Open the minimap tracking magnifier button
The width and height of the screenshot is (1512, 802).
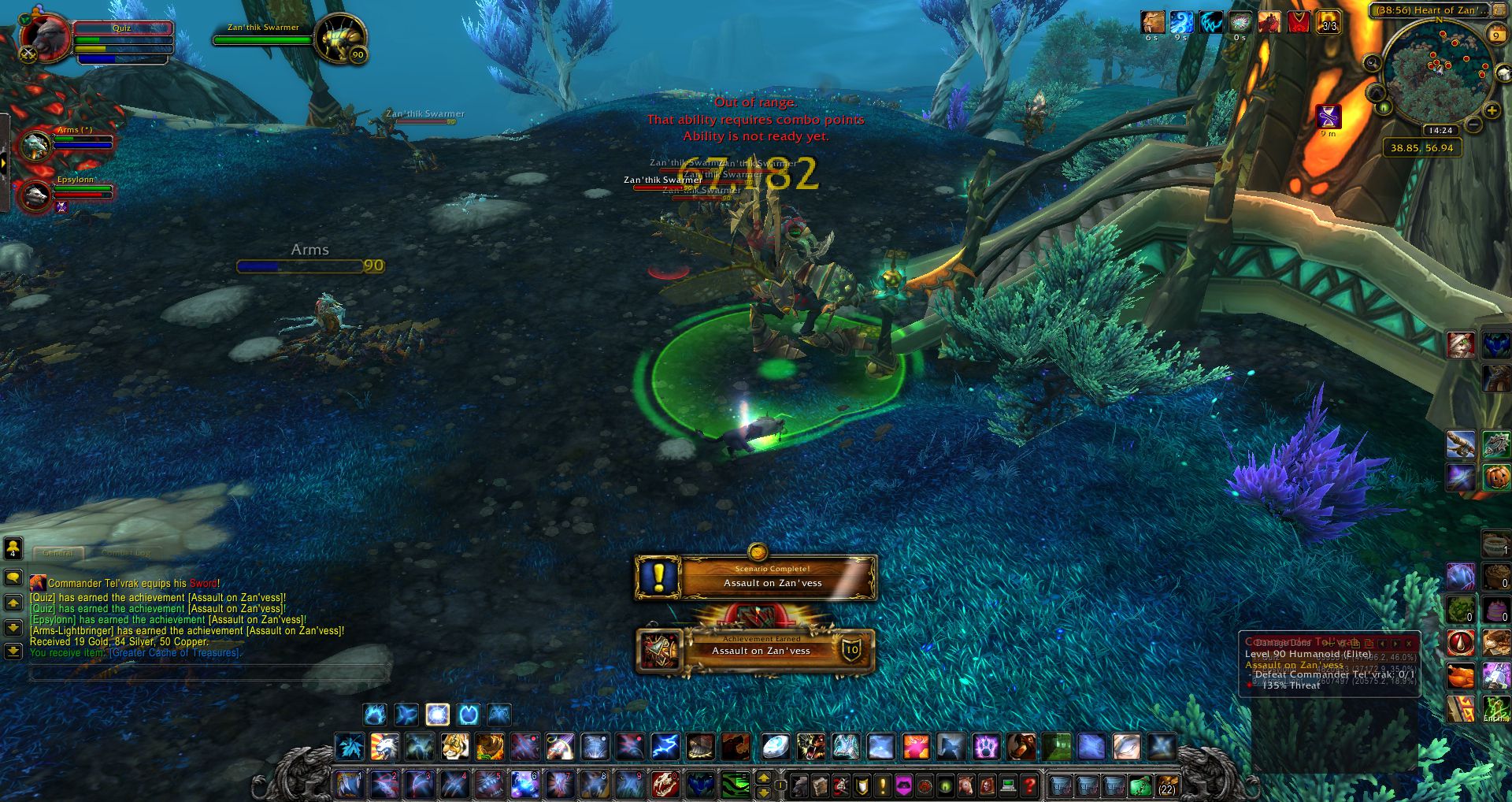pos(1372,63)
